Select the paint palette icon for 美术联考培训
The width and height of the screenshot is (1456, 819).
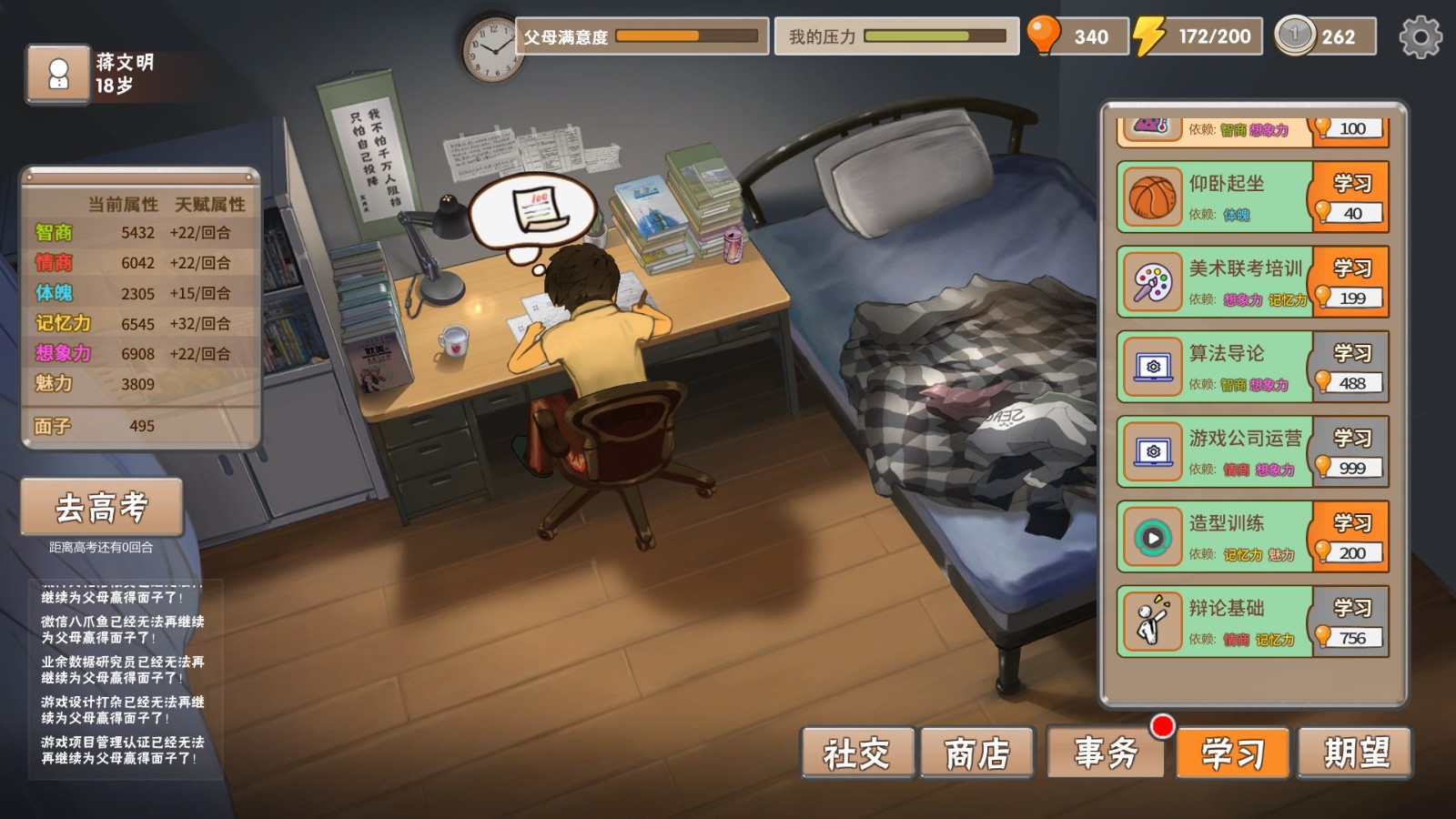tap(1153, 282)
